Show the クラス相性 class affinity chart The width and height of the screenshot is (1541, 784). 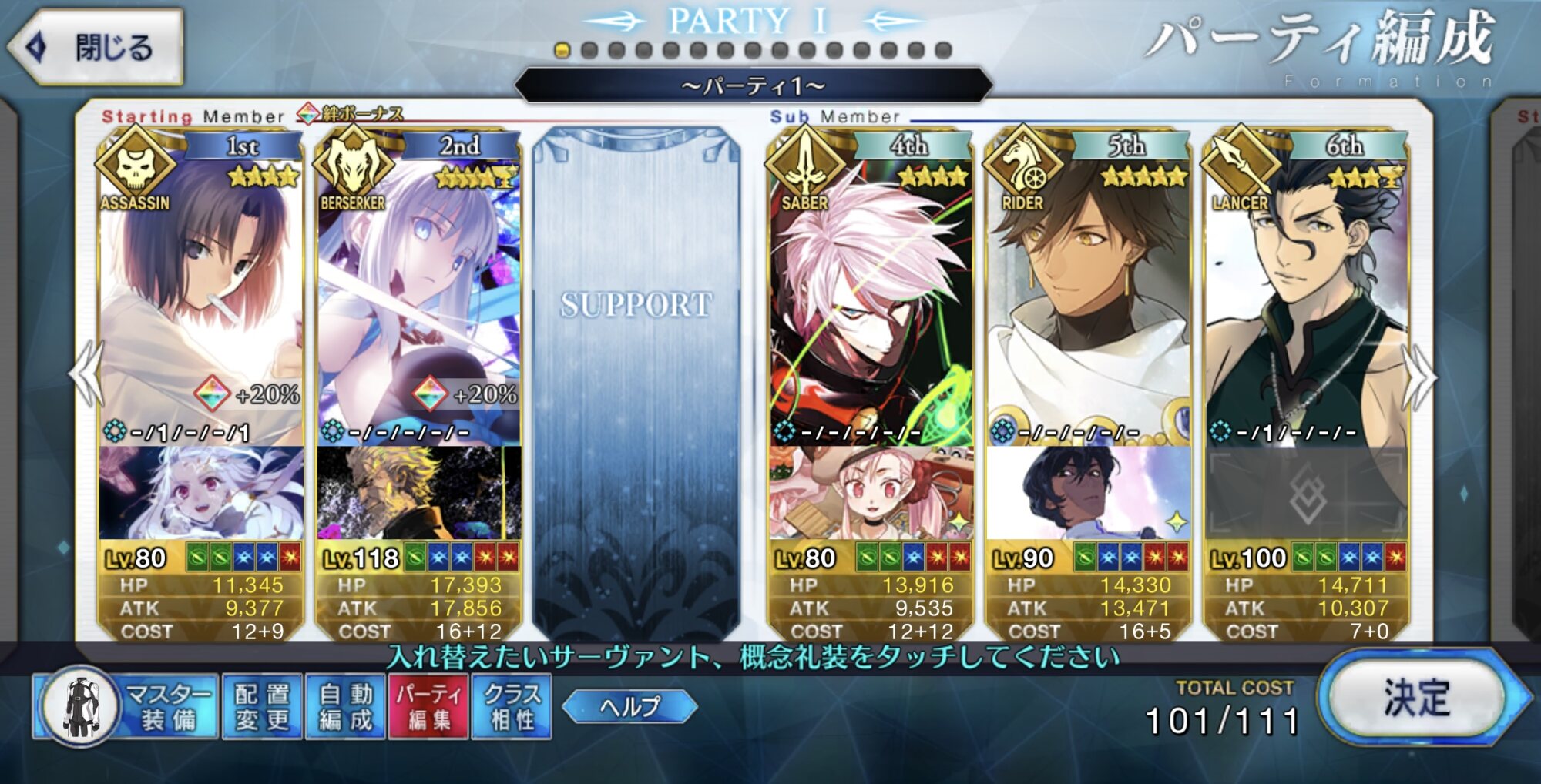512,706
